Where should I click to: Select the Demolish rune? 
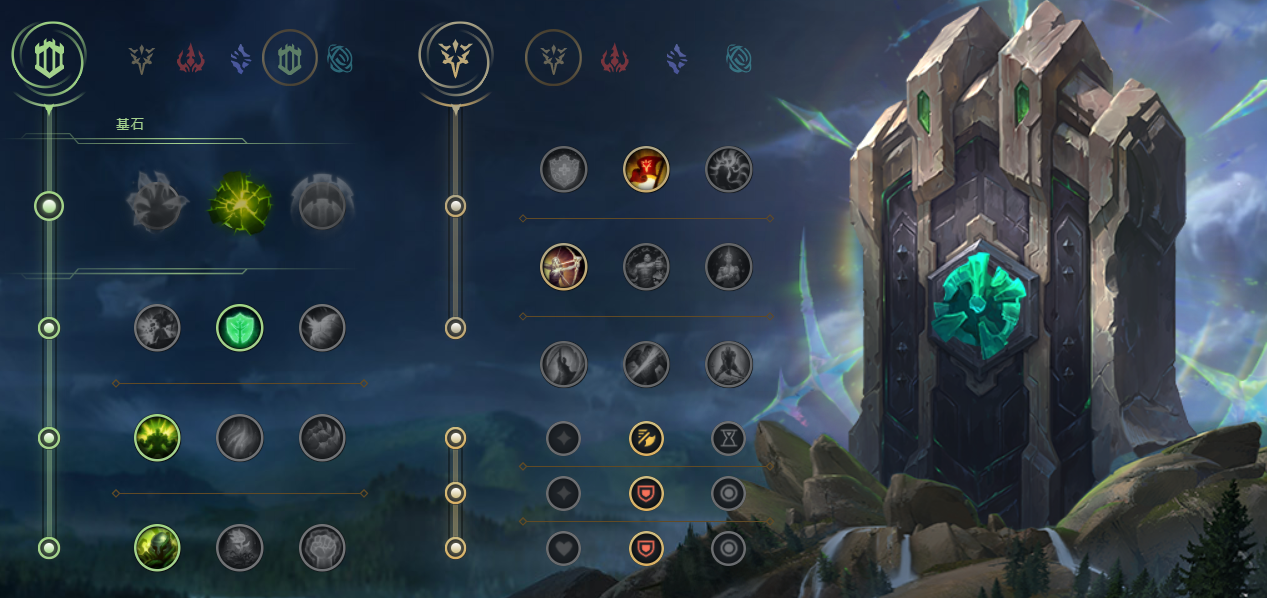pyautogui.click(x=157, y=328)
